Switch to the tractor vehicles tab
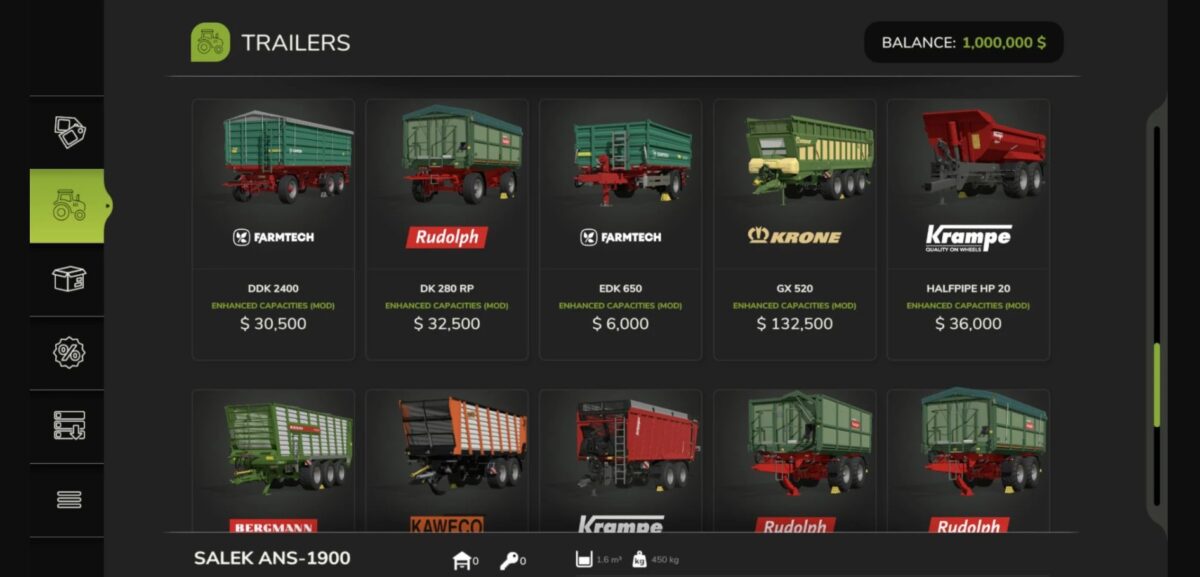This screenshot has width=1200, height=577. point(69,206)
